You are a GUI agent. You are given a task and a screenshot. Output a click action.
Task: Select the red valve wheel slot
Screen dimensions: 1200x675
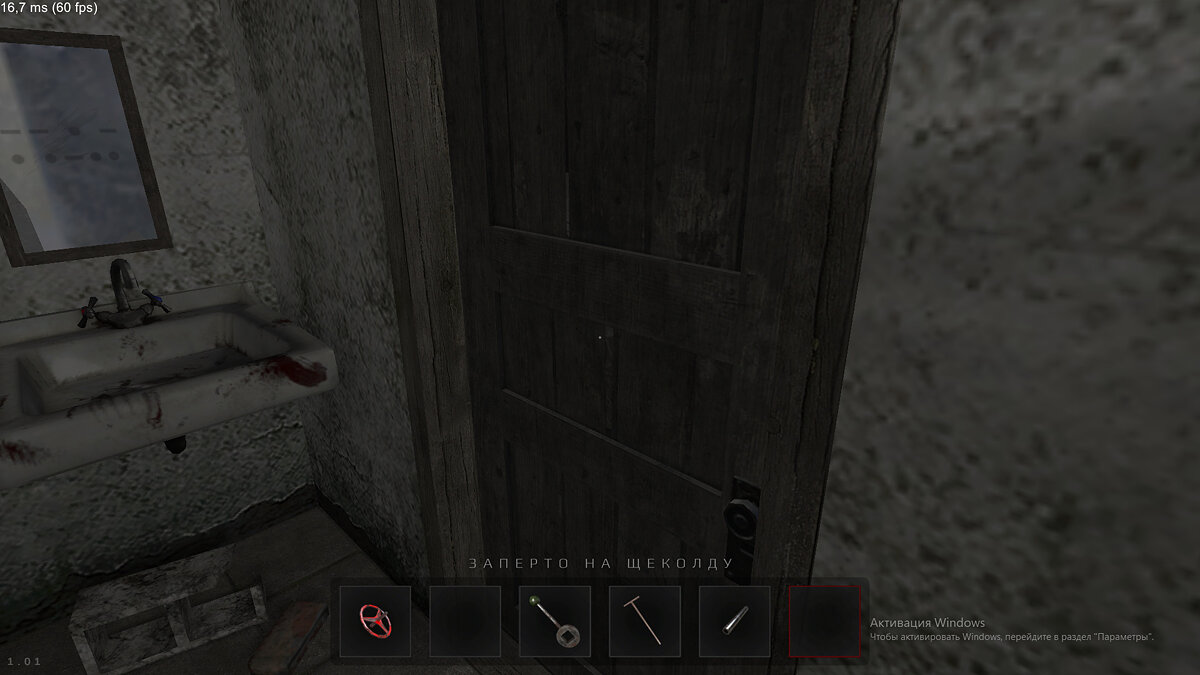tap(375, 621)
